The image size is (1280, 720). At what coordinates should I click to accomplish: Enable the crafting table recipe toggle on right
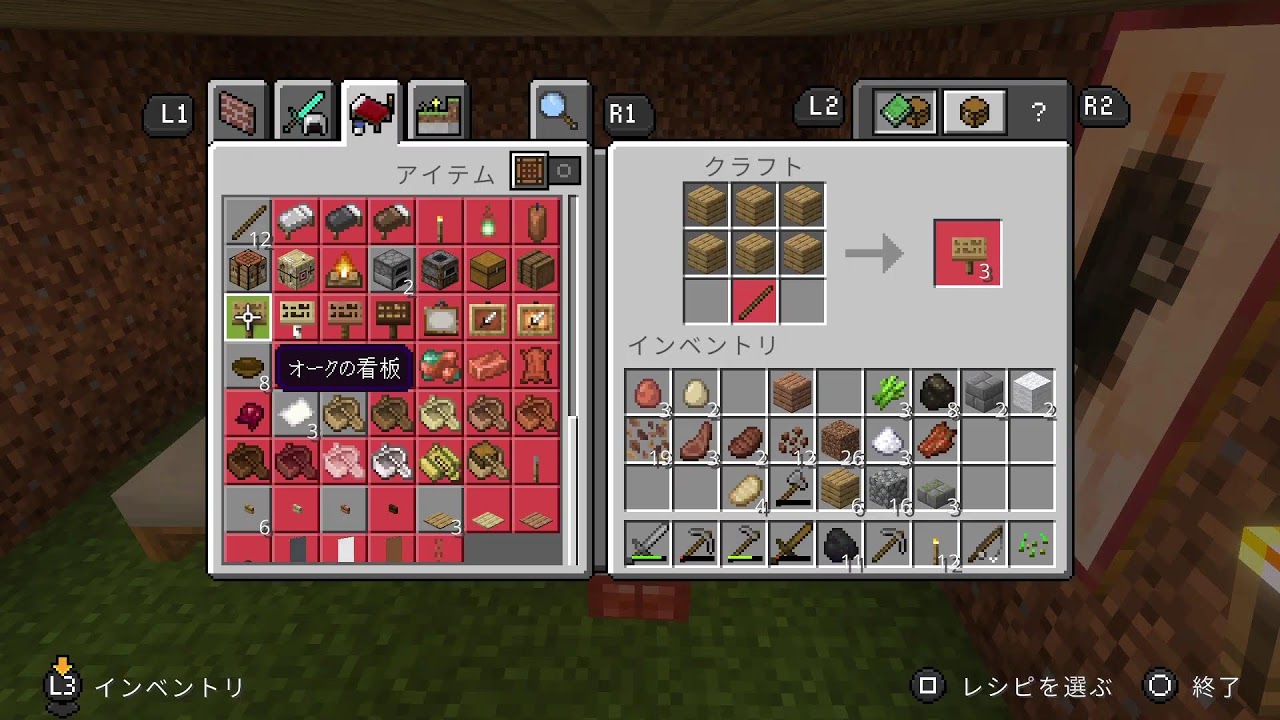975,110
